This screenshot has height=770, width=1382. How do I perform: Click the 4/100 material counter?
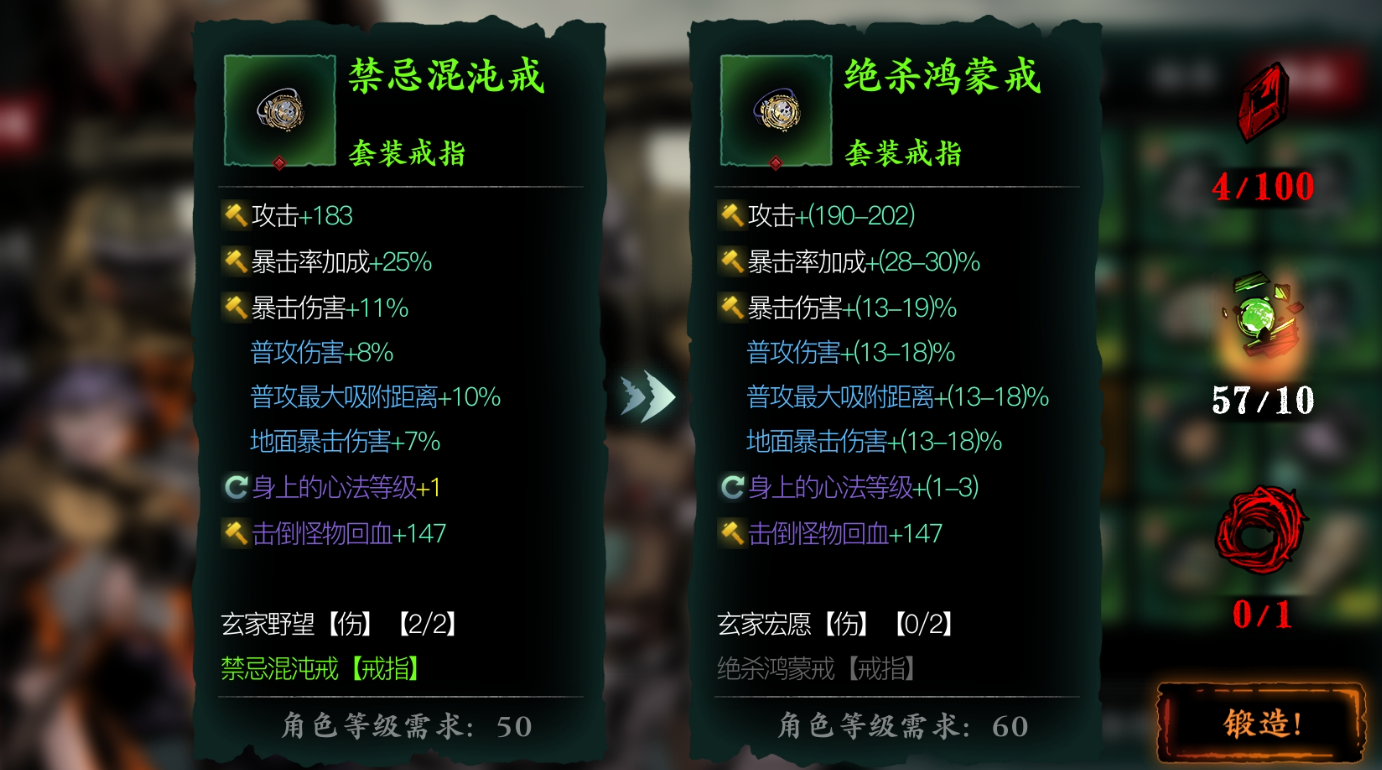pos(1262,185)
